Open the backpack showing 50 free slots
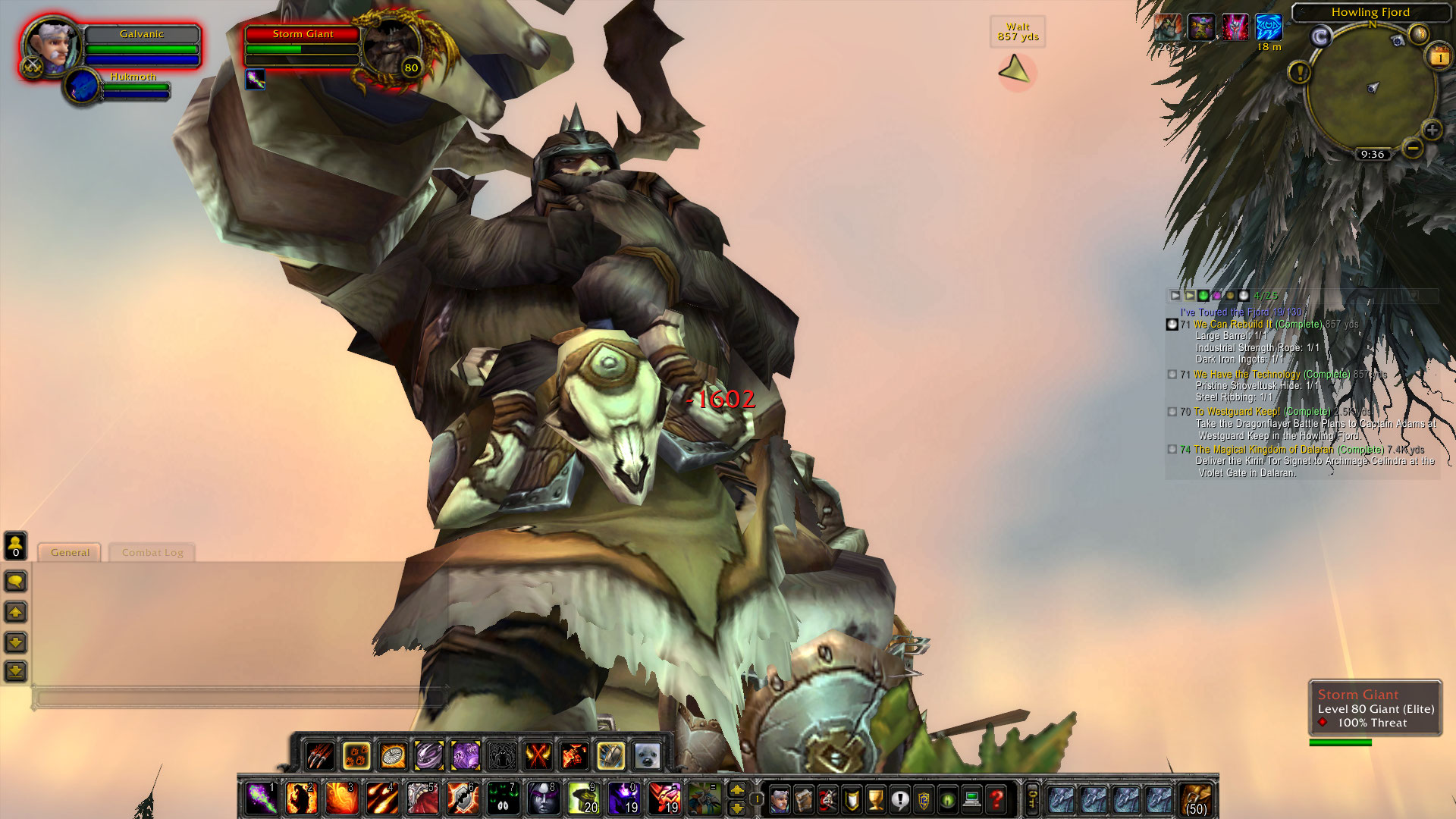The image size is (1456, 819). (x=1196, y=799)
